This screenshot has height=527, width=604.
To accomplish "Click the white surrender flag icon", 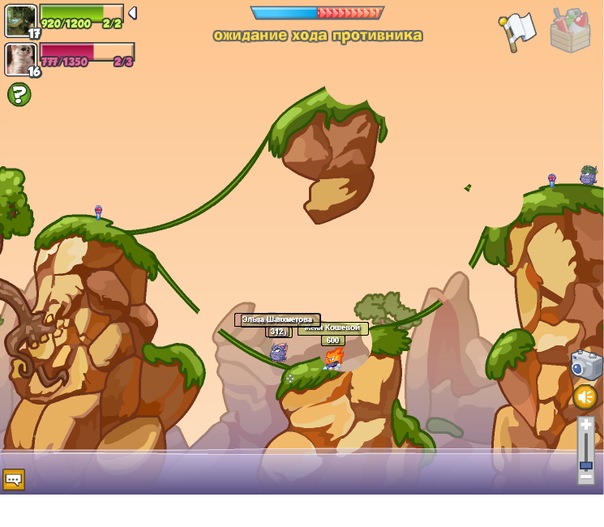I will coord(518,31).
